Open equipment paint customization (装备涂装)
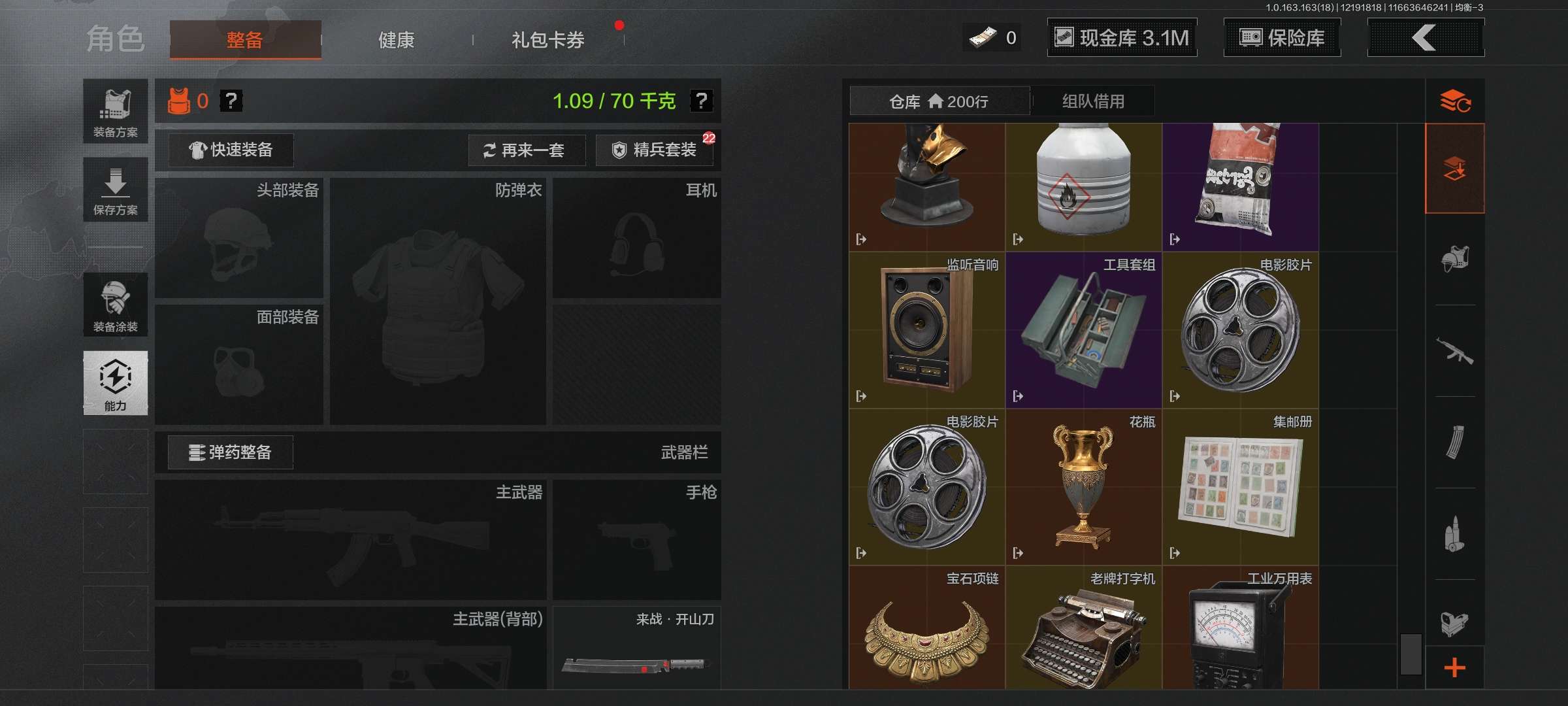Viewport: 1568px width, 706px height. point(115,305)
